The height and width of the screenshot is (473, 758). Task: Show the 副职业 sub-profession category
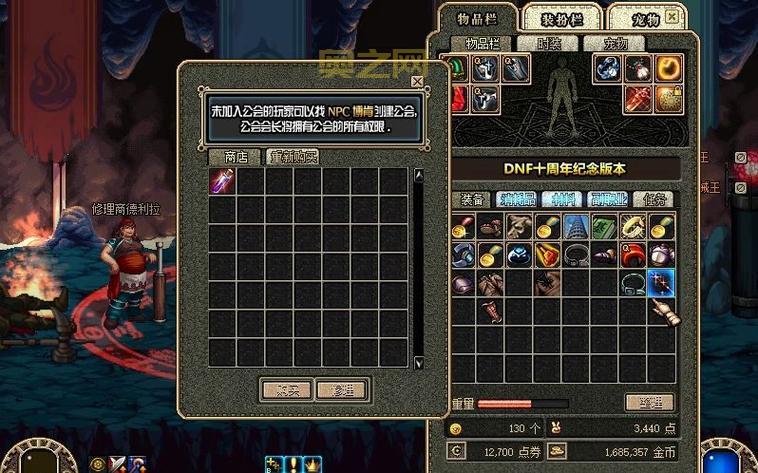[x=610, y=199]
